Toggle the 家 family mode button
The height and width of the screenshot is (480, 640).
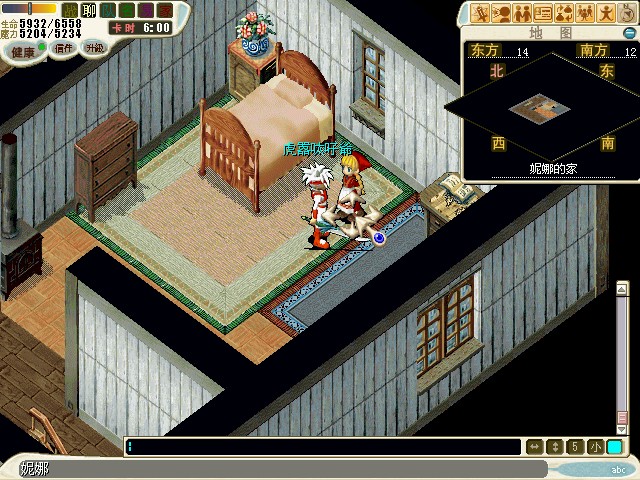(x=163, y=10)
